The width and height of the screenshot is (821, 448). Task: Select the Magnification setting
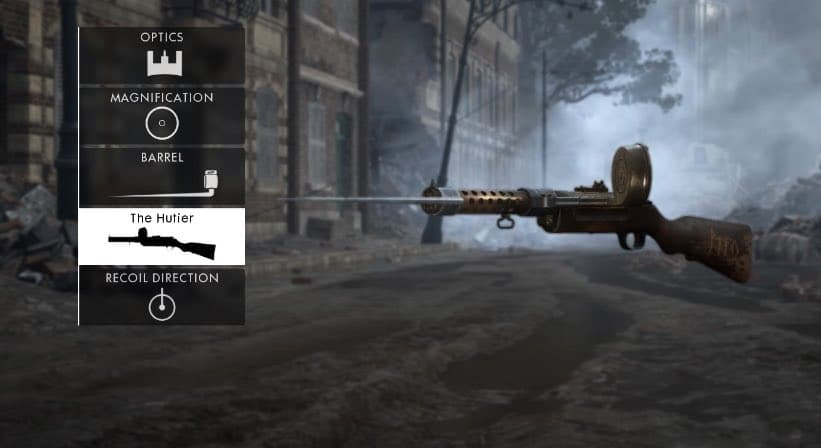click(x=162, y=116)
